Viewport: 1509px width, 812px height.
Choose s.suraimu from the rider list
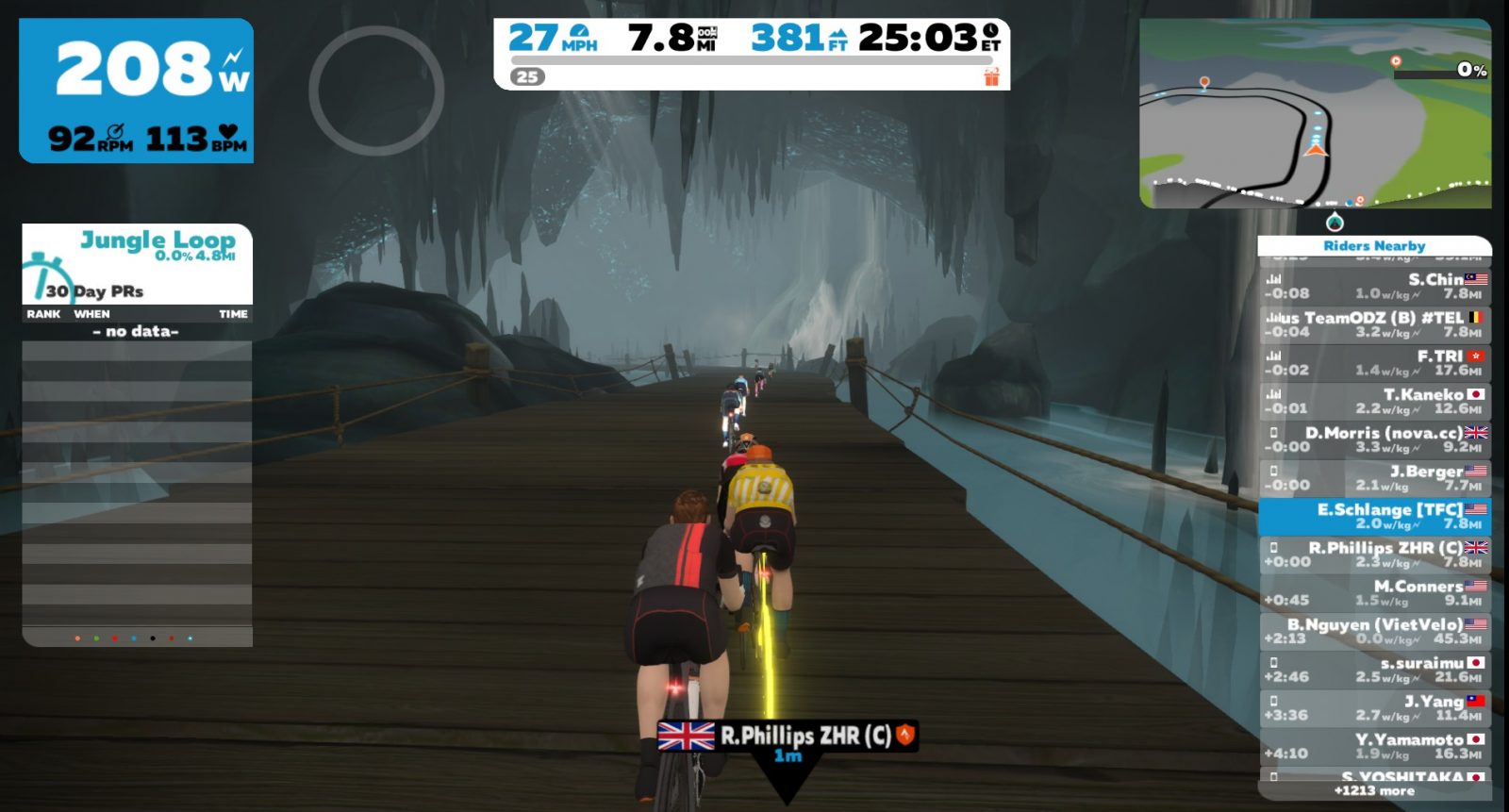click(x=1374, y=670)
